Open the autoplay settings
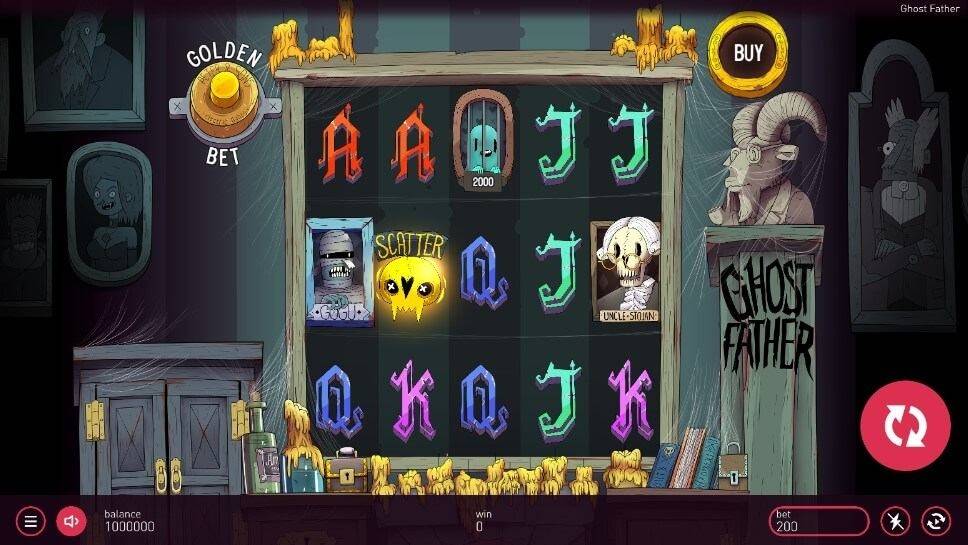The image size is (968, 545). (936, 521)
